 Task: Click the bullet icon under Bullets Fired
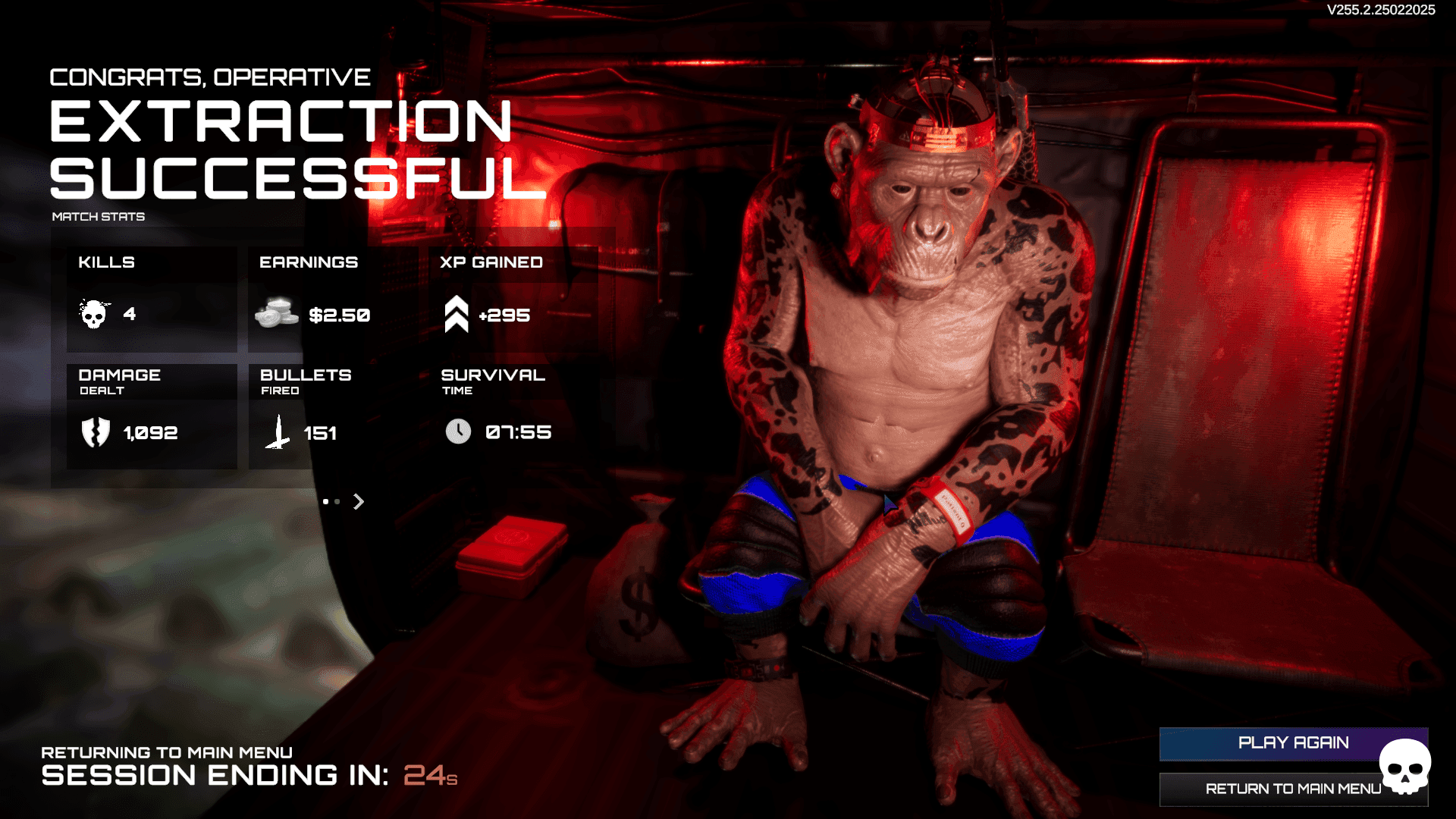pos(278,431)
